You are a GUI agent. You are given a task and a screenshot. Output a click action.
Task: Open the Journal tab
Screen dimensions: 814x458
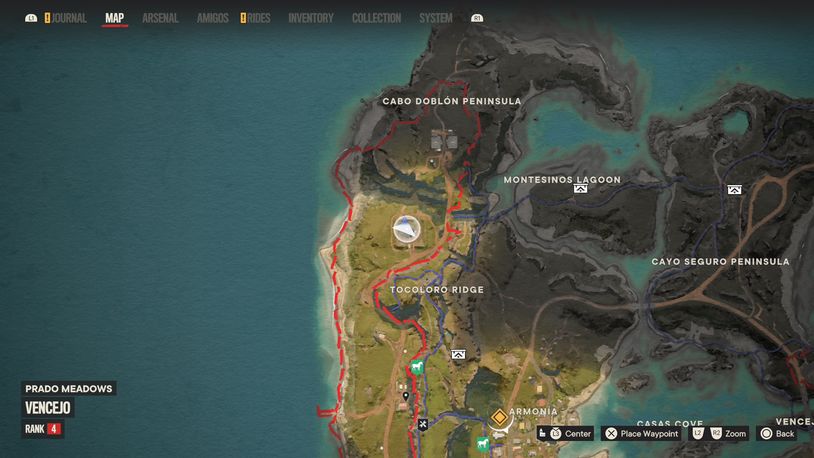click(x=69, y=18)
